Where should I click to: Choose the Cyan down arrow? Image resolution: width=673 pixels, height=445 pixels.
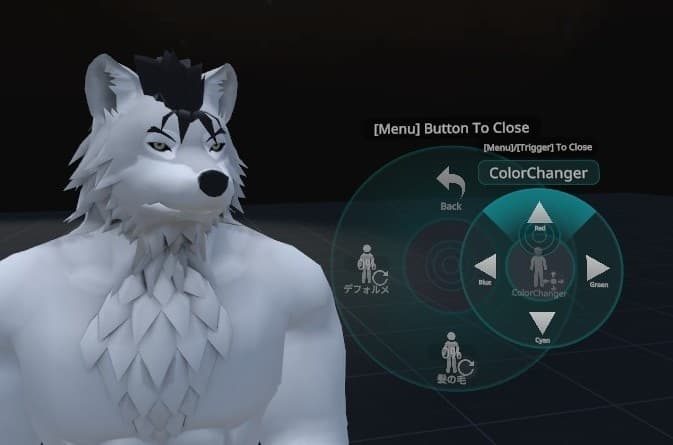(541, 322)
